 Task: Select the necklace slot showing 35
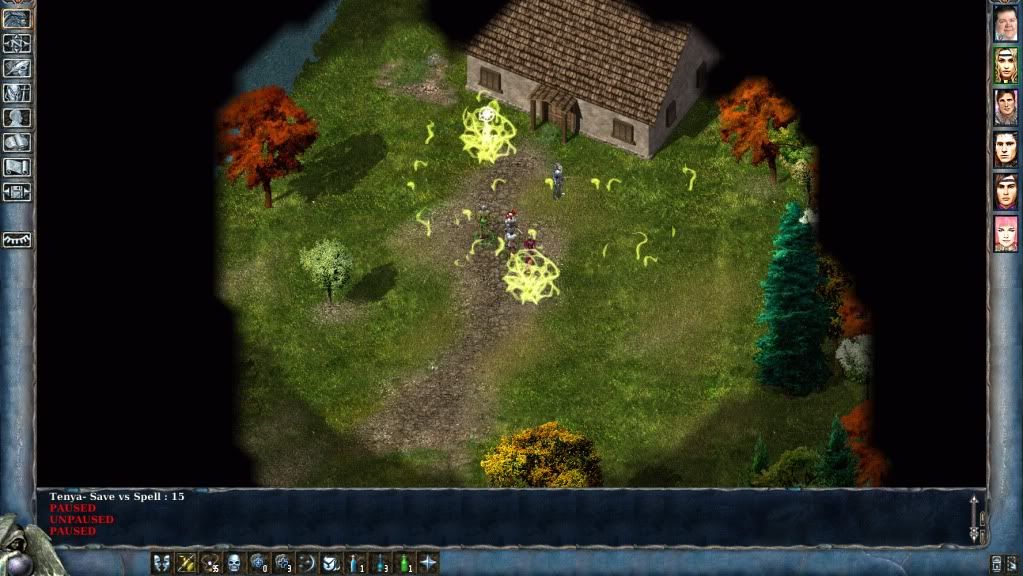[x=210, y=563]
